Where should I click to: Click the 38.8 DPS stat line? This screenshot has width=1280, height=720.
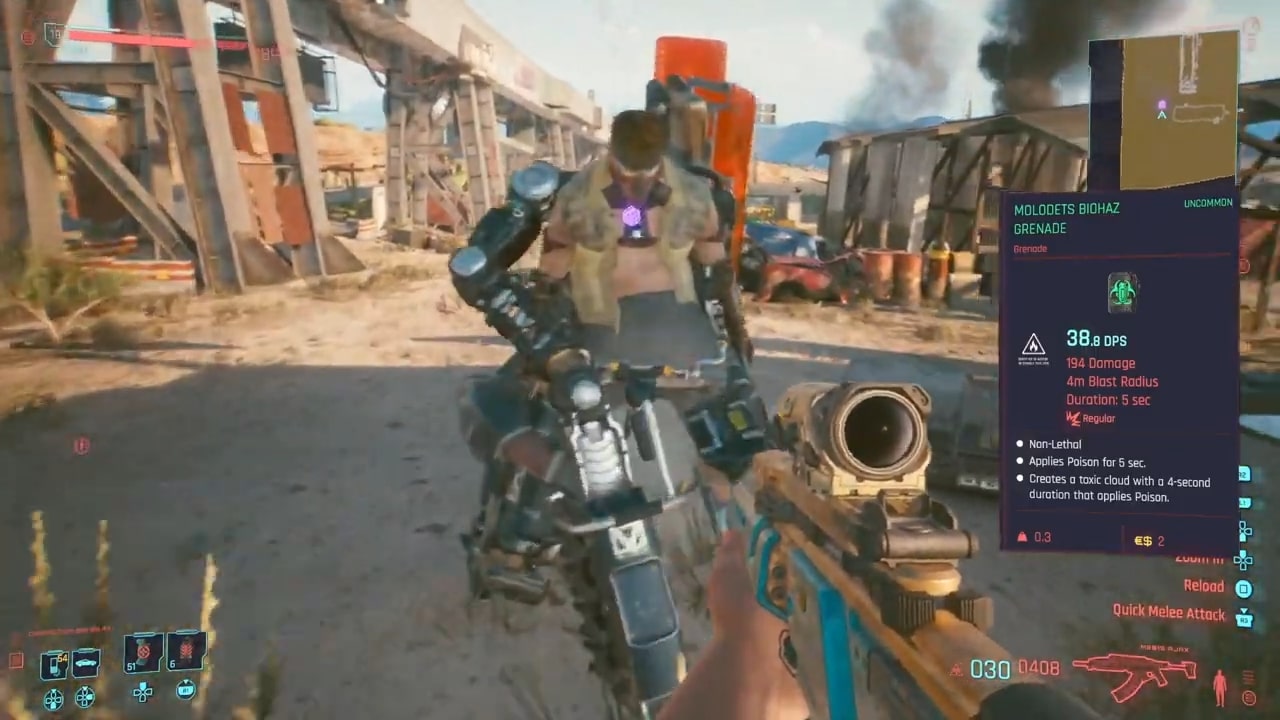click(1096, 339)
